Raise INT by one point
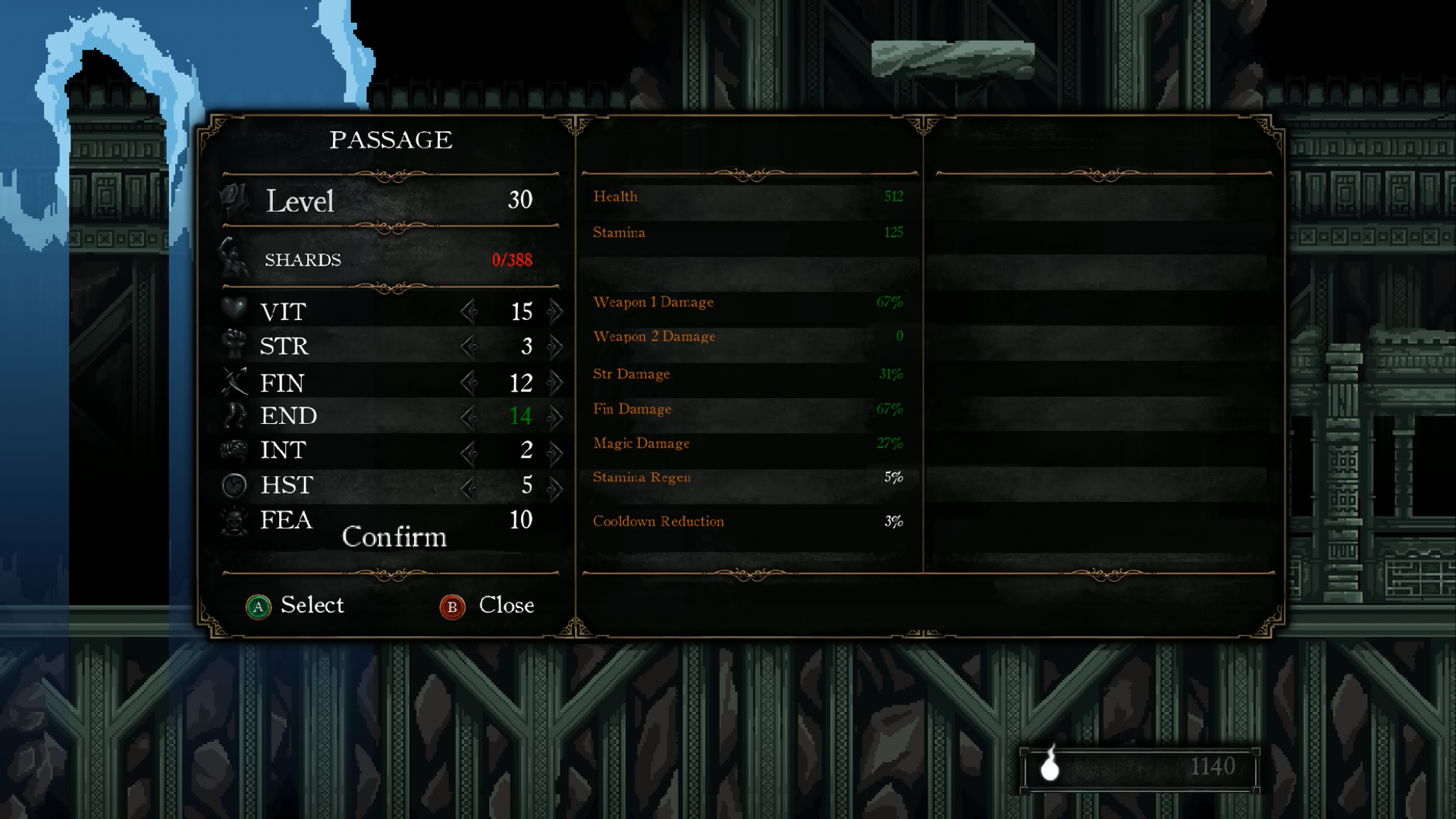1456x819 pixels. (x=556, y=452)
